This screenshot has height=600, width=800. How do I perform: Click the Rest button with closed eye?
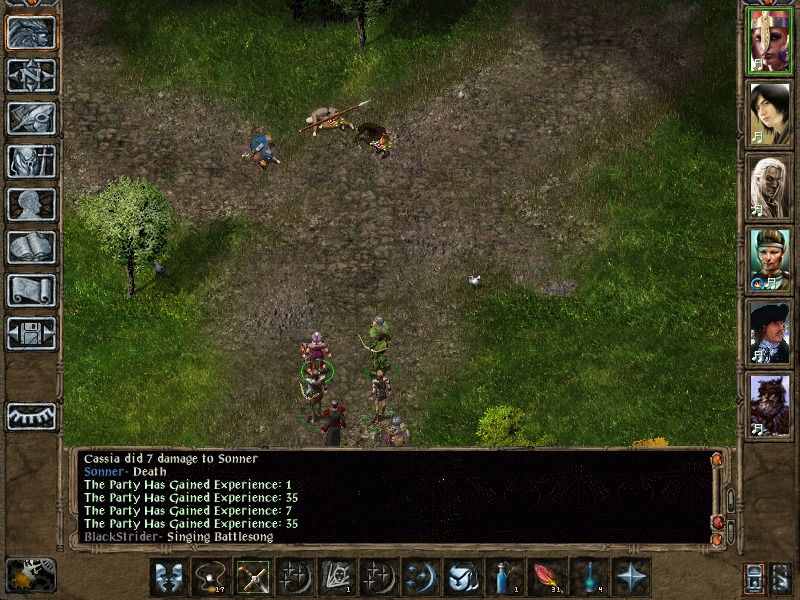coord(31,415)
